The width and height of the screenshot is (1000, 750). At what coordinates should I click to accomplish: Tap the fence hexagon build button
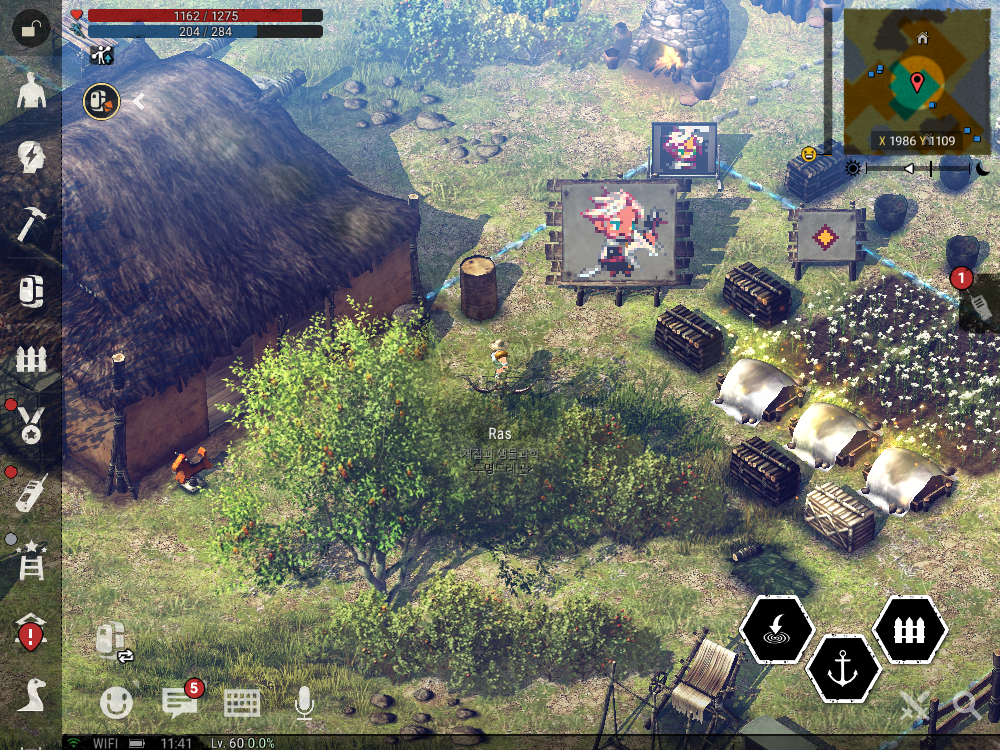pos(910,630)
